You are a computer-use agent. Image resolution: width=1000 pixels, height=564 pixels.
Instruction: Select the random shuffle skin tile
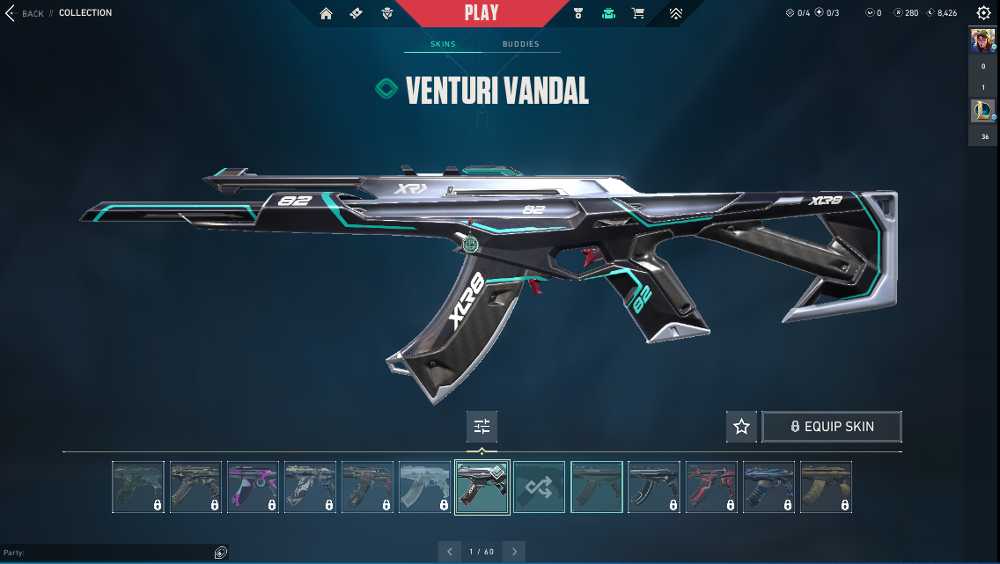point(539,487)
